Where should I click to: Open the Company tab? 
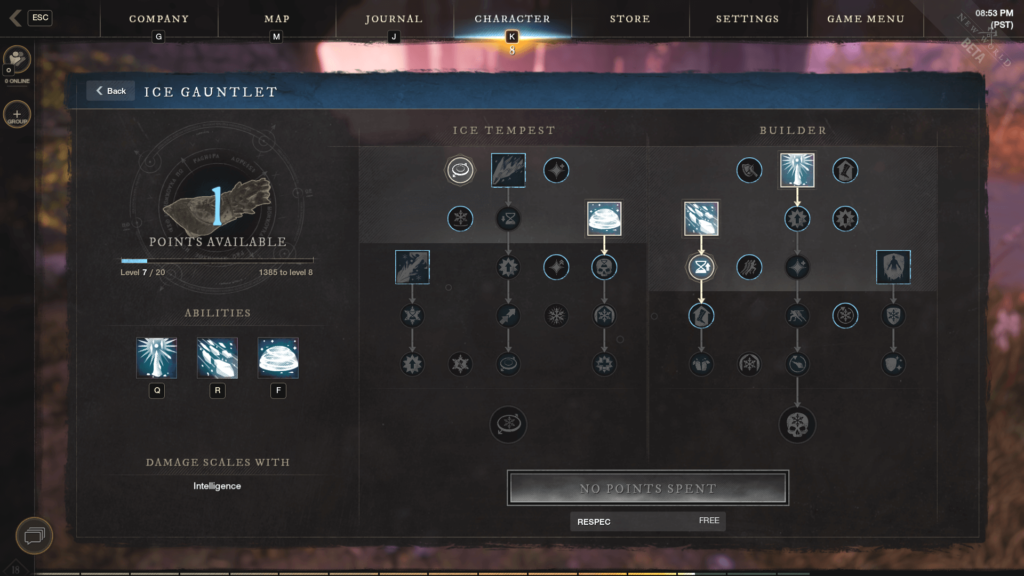click(x=159, y=19)
